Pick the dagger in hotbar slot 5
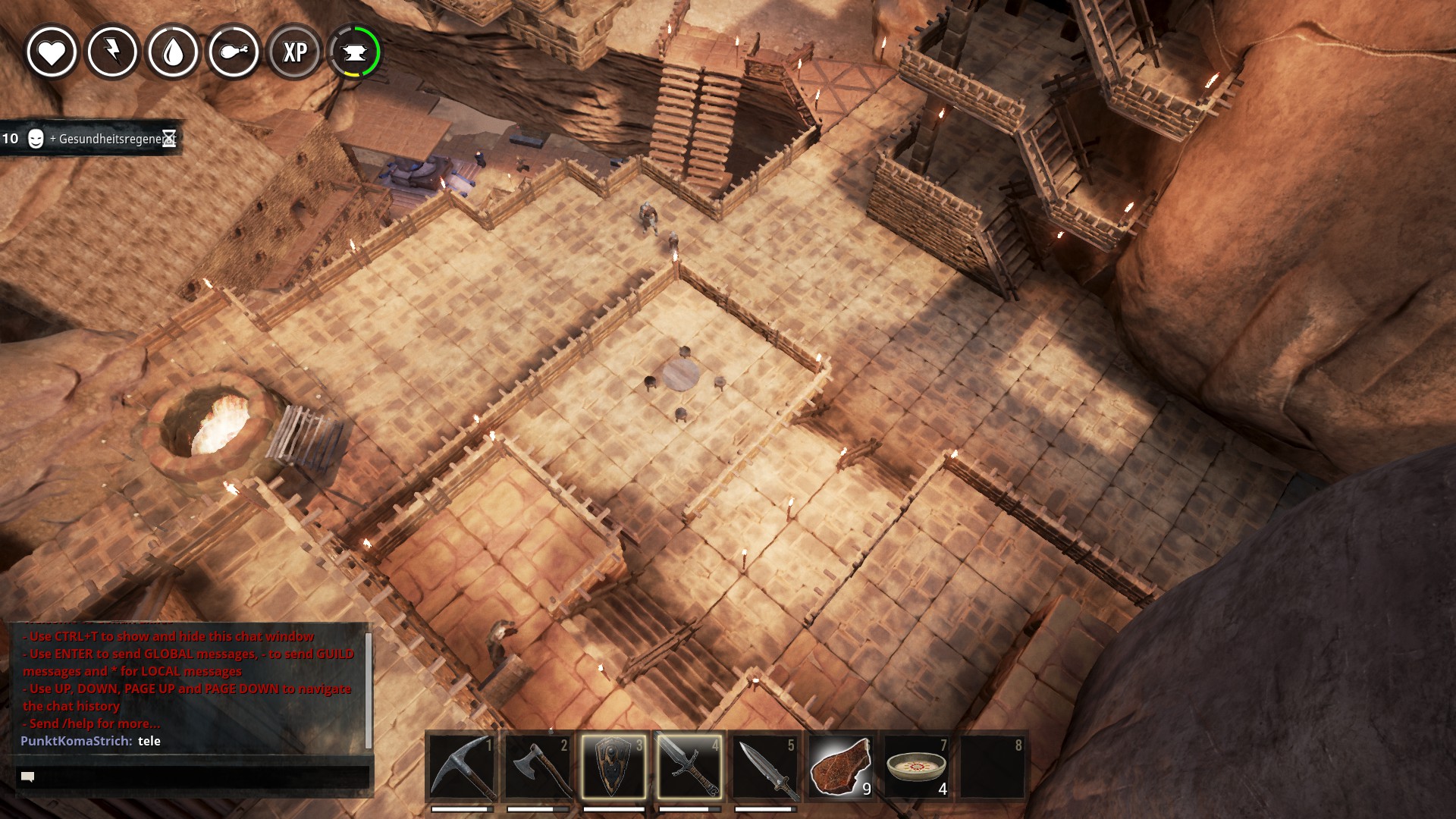The height and width of the screenshot is (819, 1456). click(x=765, y=766)
